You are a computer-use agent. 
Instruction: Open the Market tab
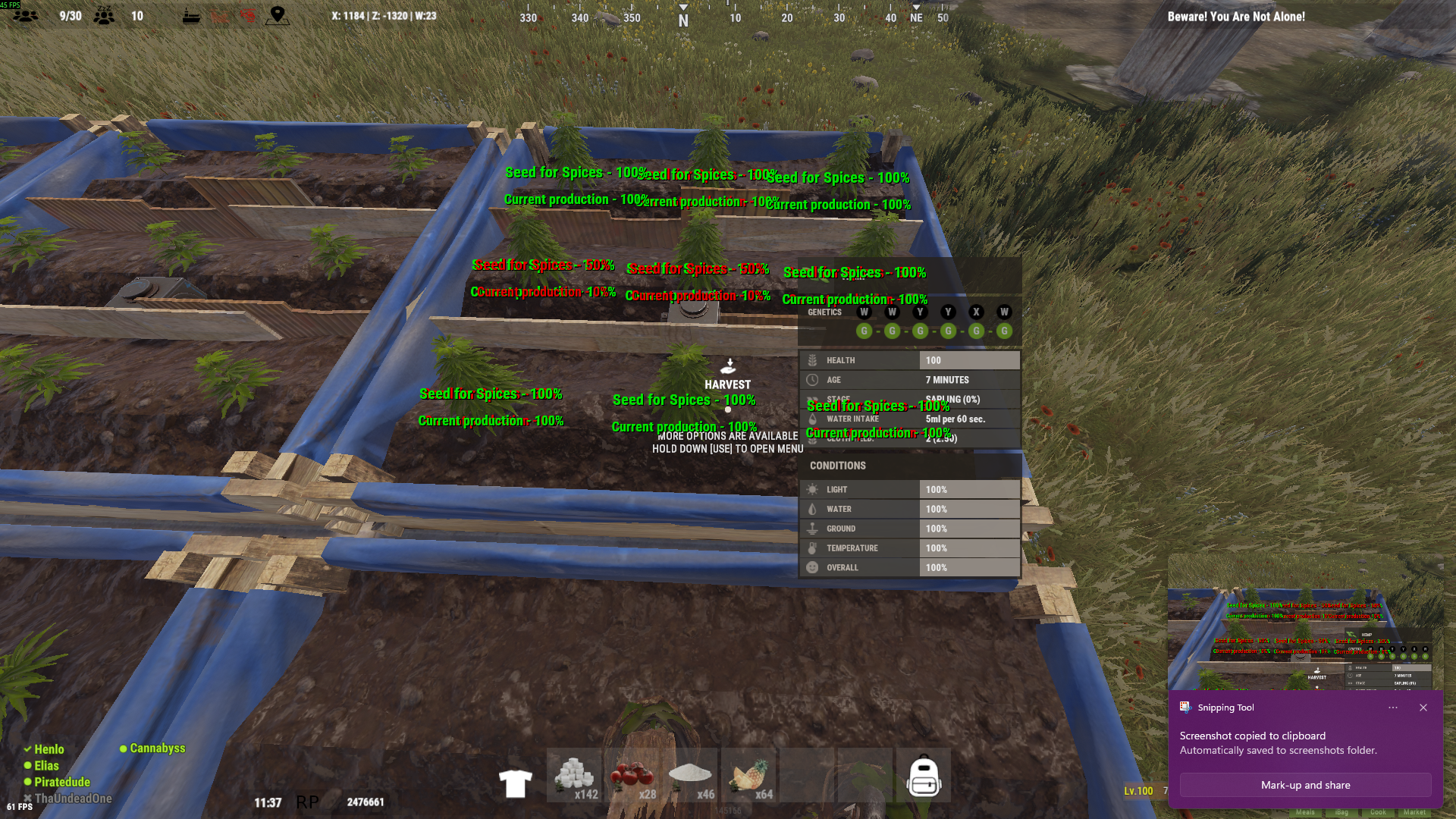coord(1415,811)
